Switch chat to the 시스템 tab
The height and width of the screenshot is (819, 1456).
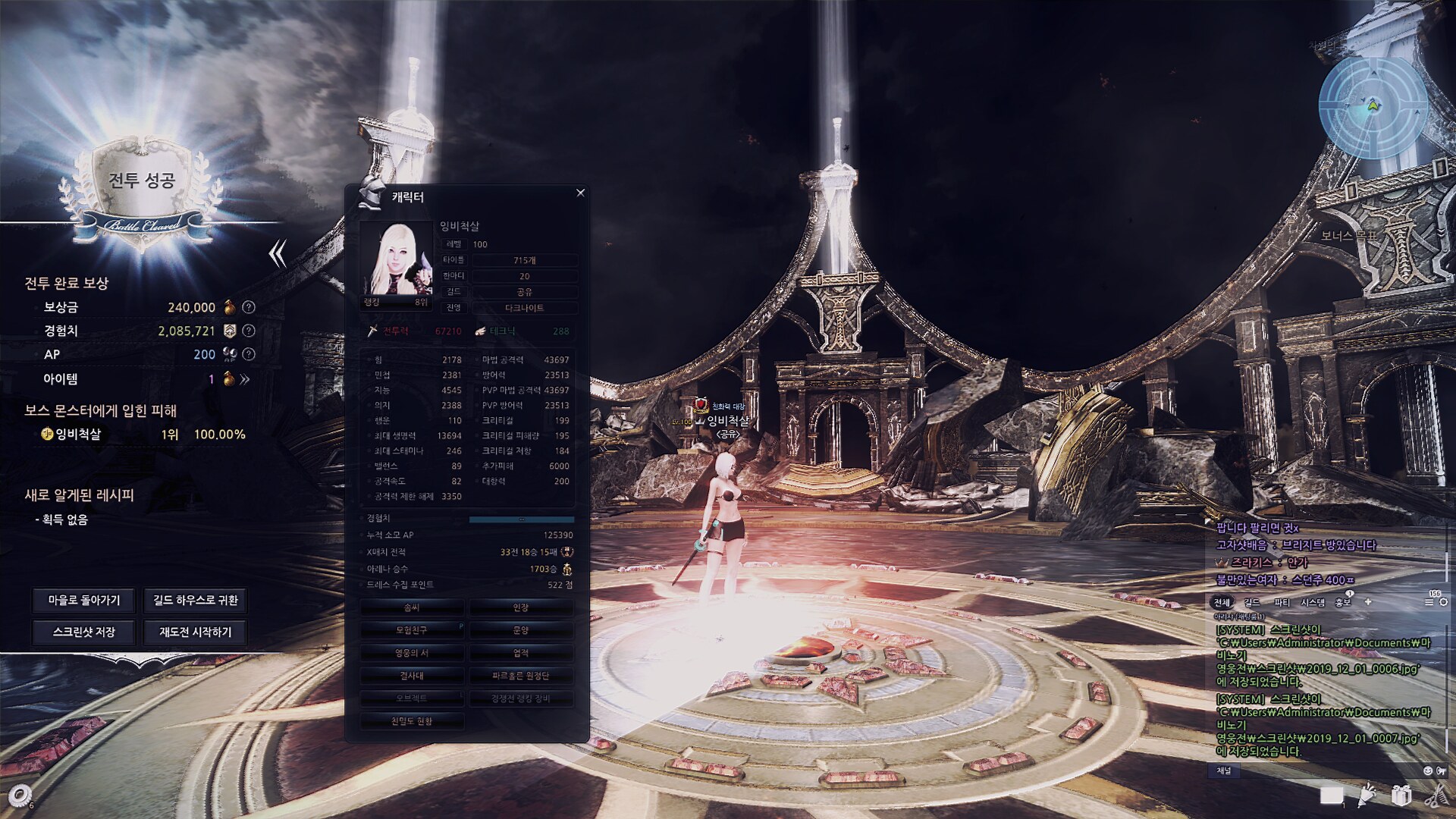point(1313,602)
